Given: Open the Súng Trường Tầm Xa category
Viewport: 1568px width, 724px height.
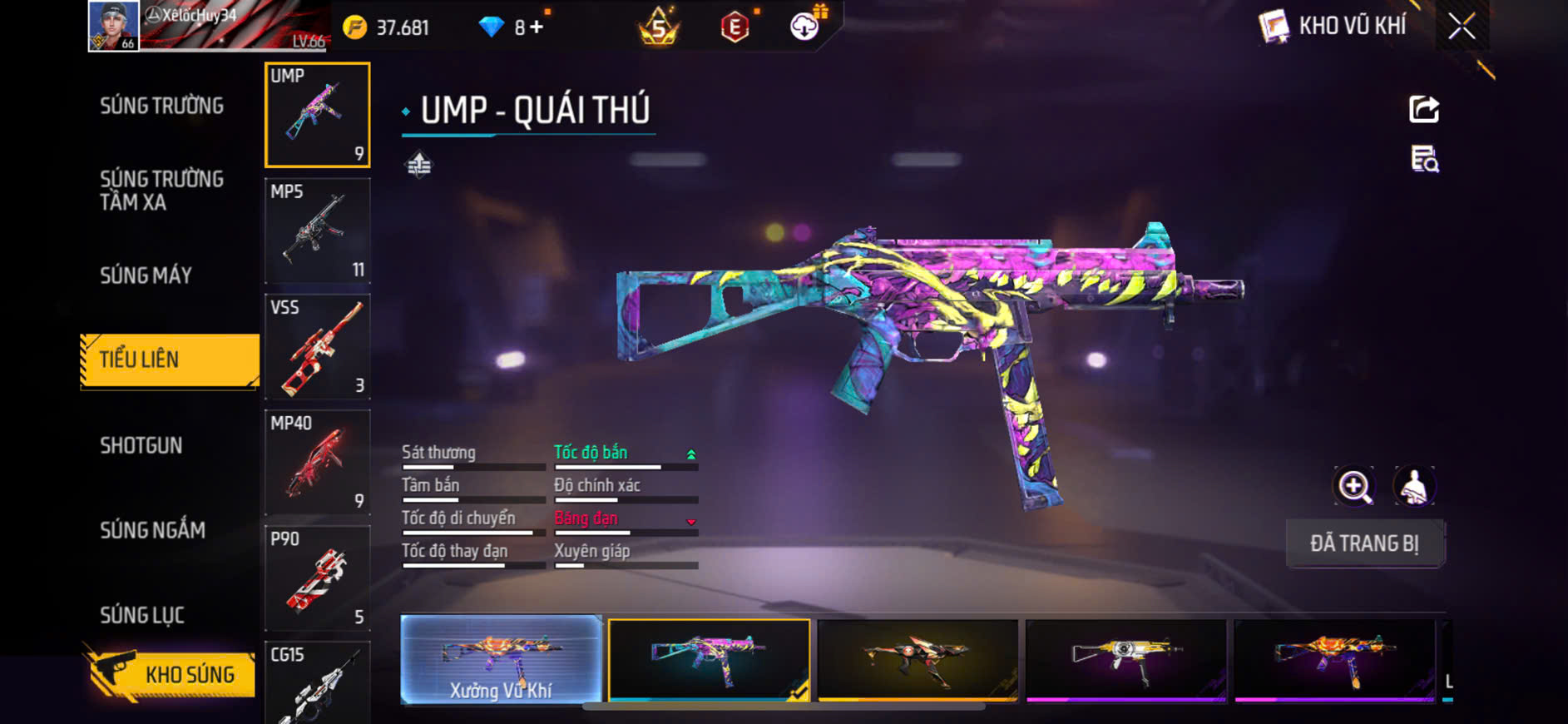Looking at the screenshot, I should pos(162,191).
